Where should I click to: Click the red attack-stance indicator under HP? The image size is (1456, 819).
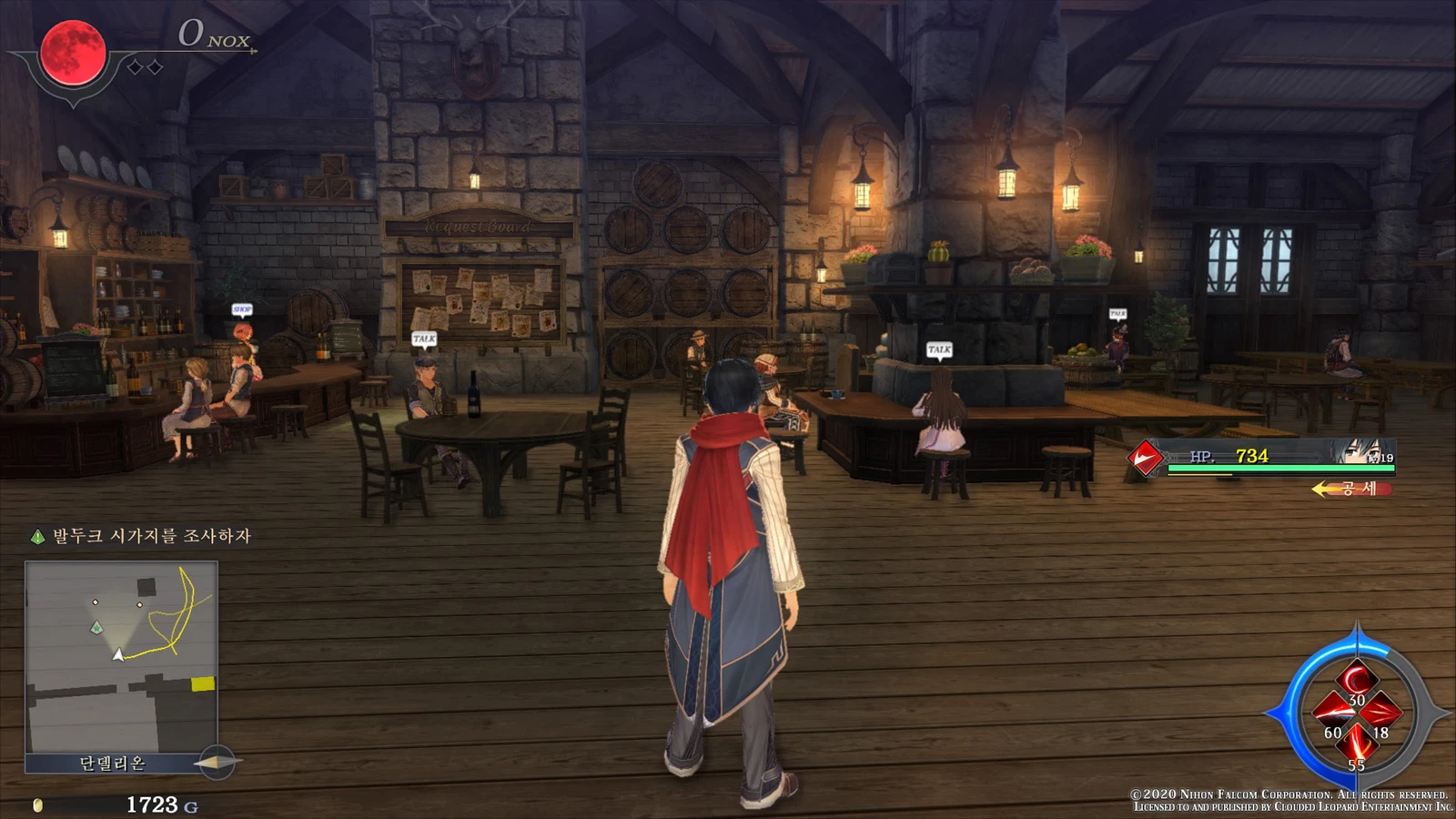click(1353, 489)
